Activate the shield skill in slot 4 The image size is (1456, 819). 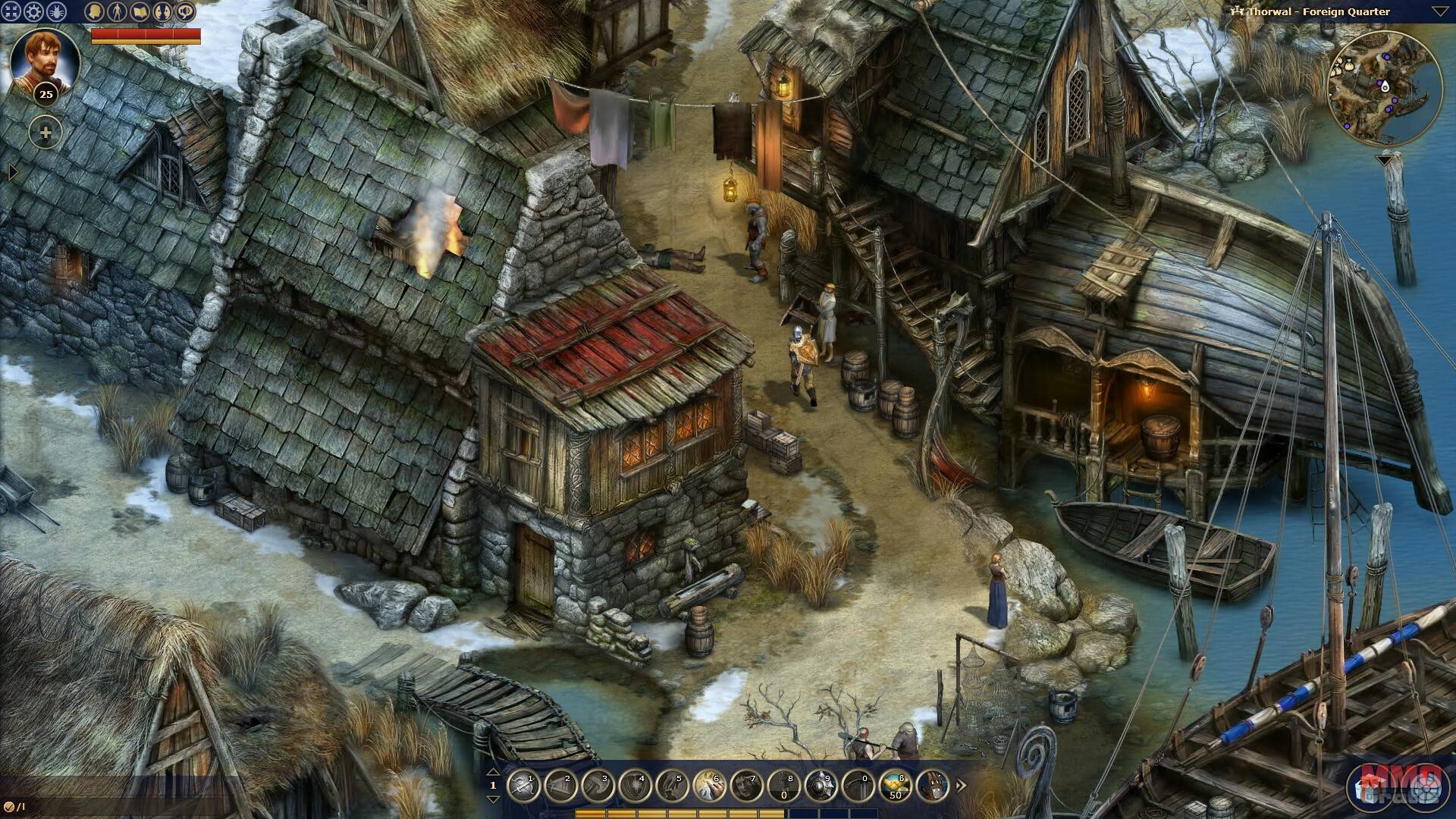click(x=634, y=786)
